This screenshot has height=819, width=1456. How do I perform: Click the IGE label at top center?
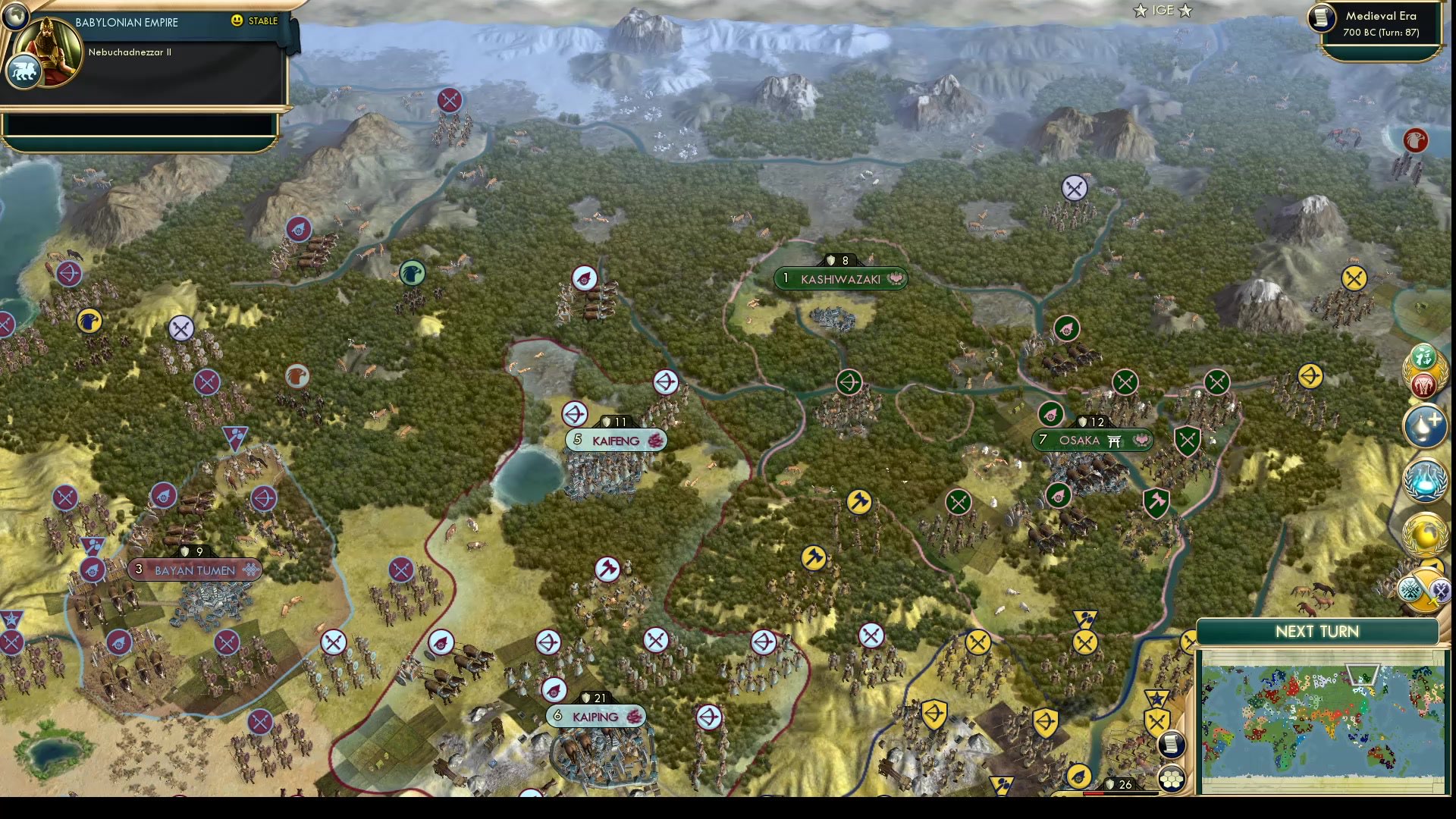coord(1163,11)
